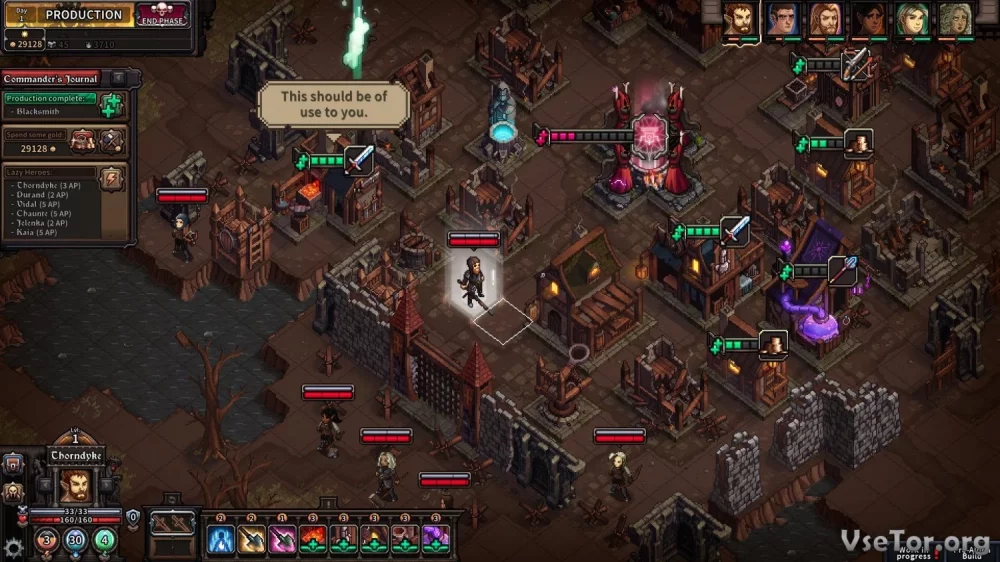
Task: Use the golden axe attack skill
Action: click(252, 540)
